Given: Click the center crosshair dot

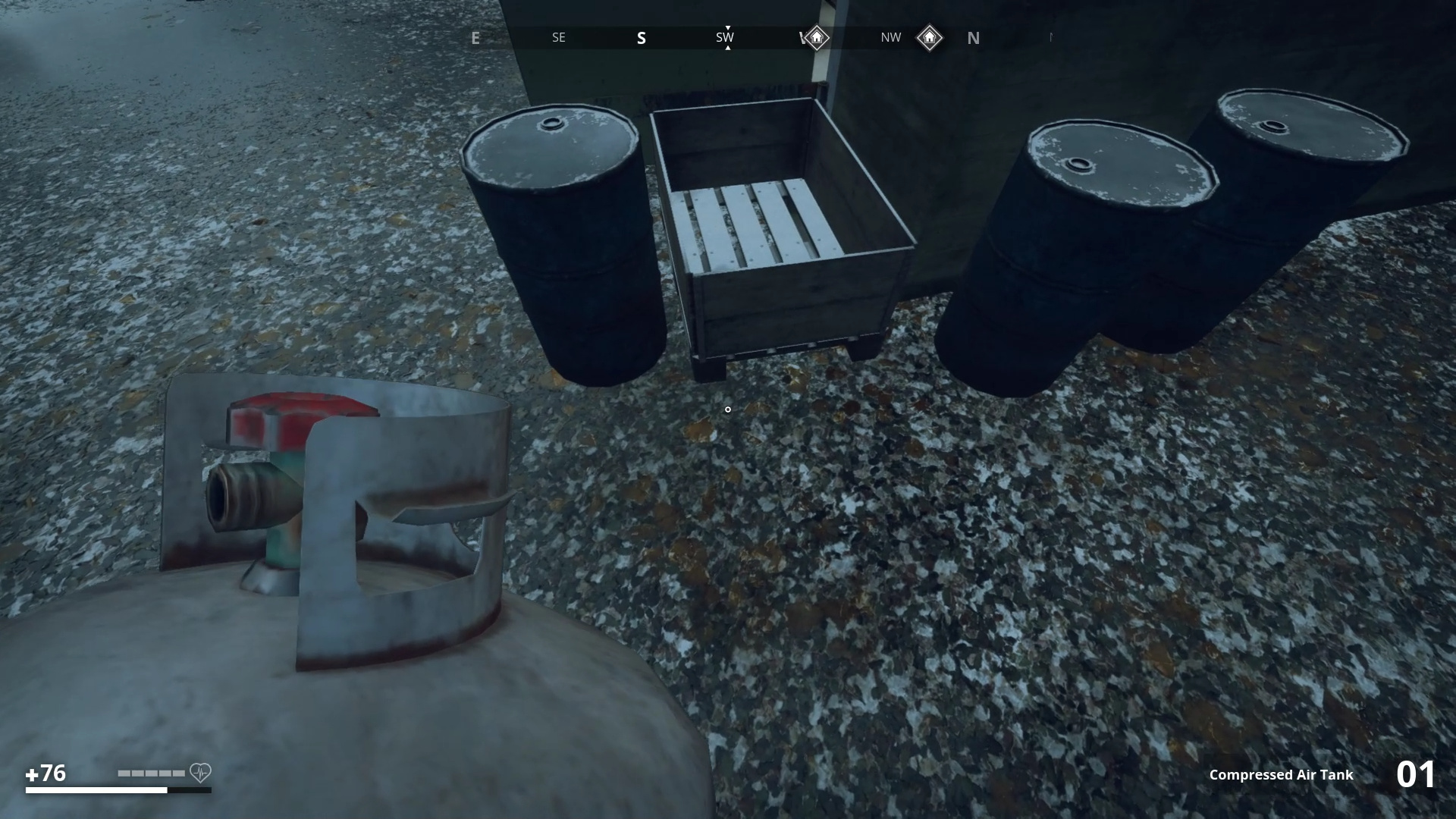Looking at the screenshot, I should pyautogui.click(x=727, y=410).
